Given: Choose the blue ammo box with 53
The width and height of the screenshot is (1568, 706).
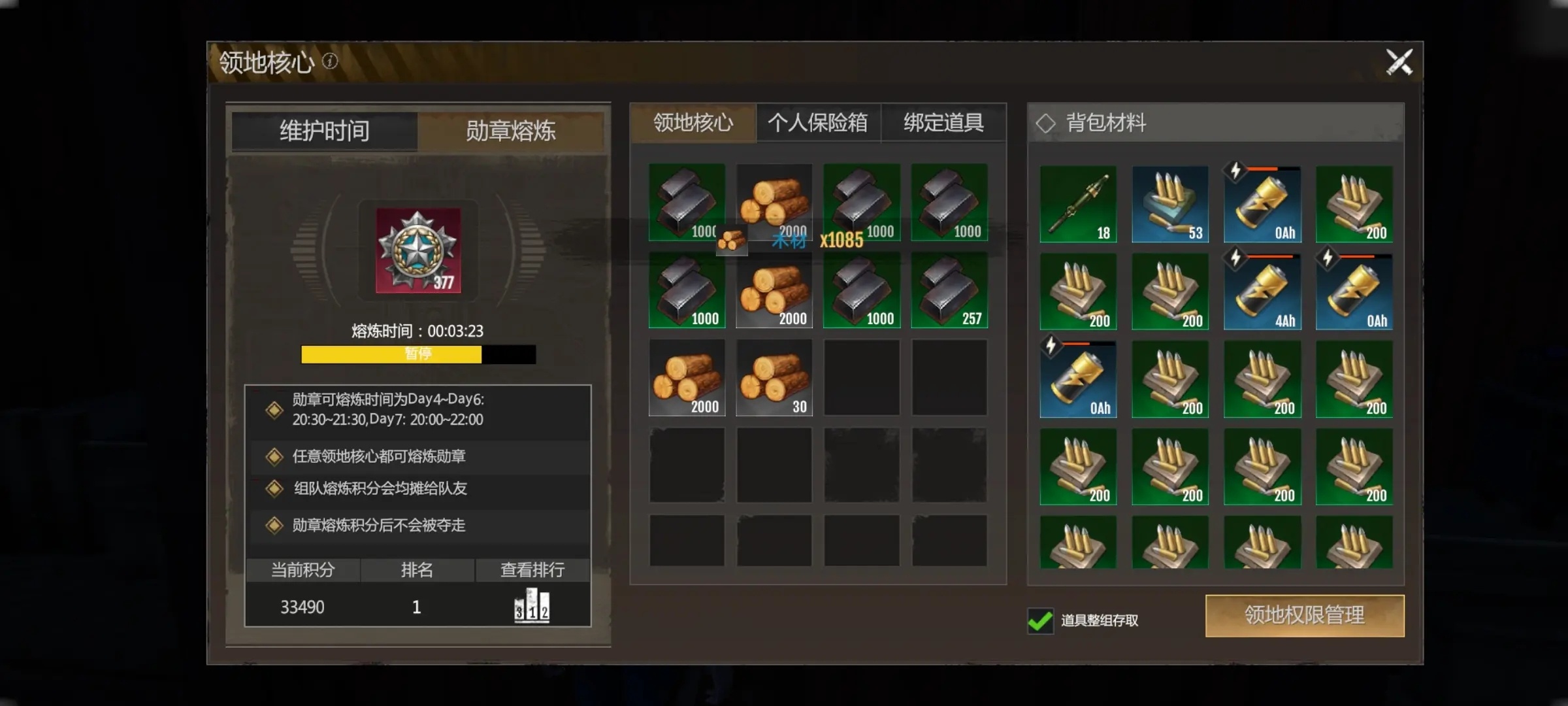Looking at the screenshot, I should 1170,204.
